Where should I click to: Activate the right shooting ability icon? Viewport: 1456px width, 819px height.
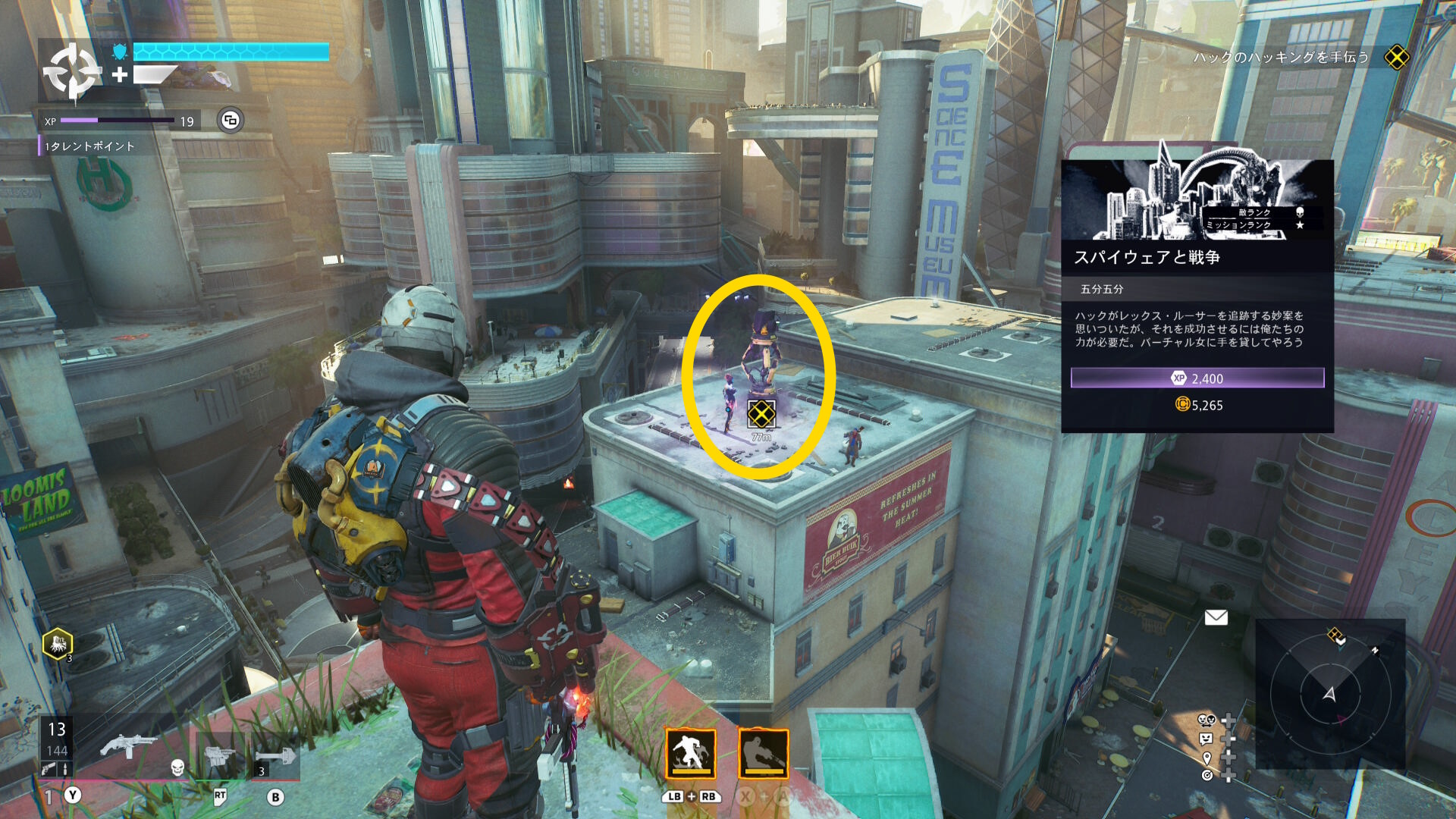[764, 754]
